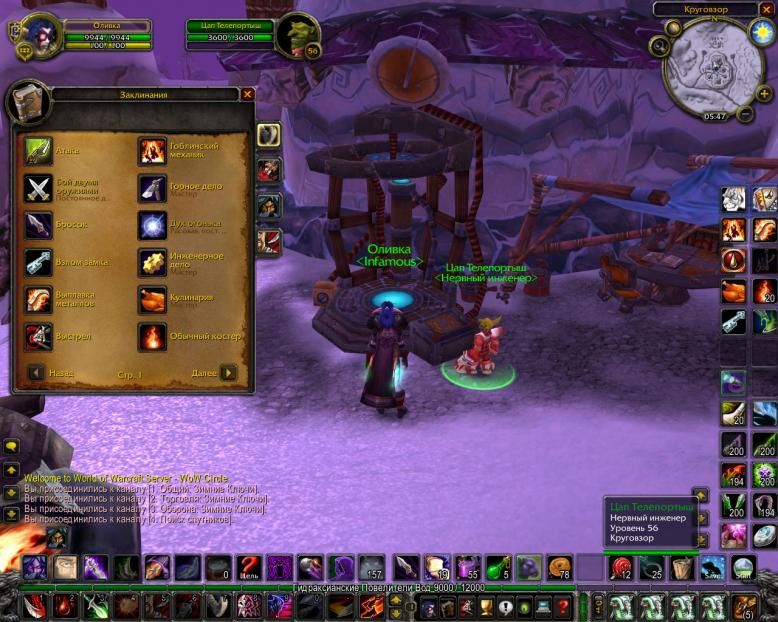Open the Инженерное дело profession
The image size is (778, 622).
pyautogui.click(x=152, y=262)
